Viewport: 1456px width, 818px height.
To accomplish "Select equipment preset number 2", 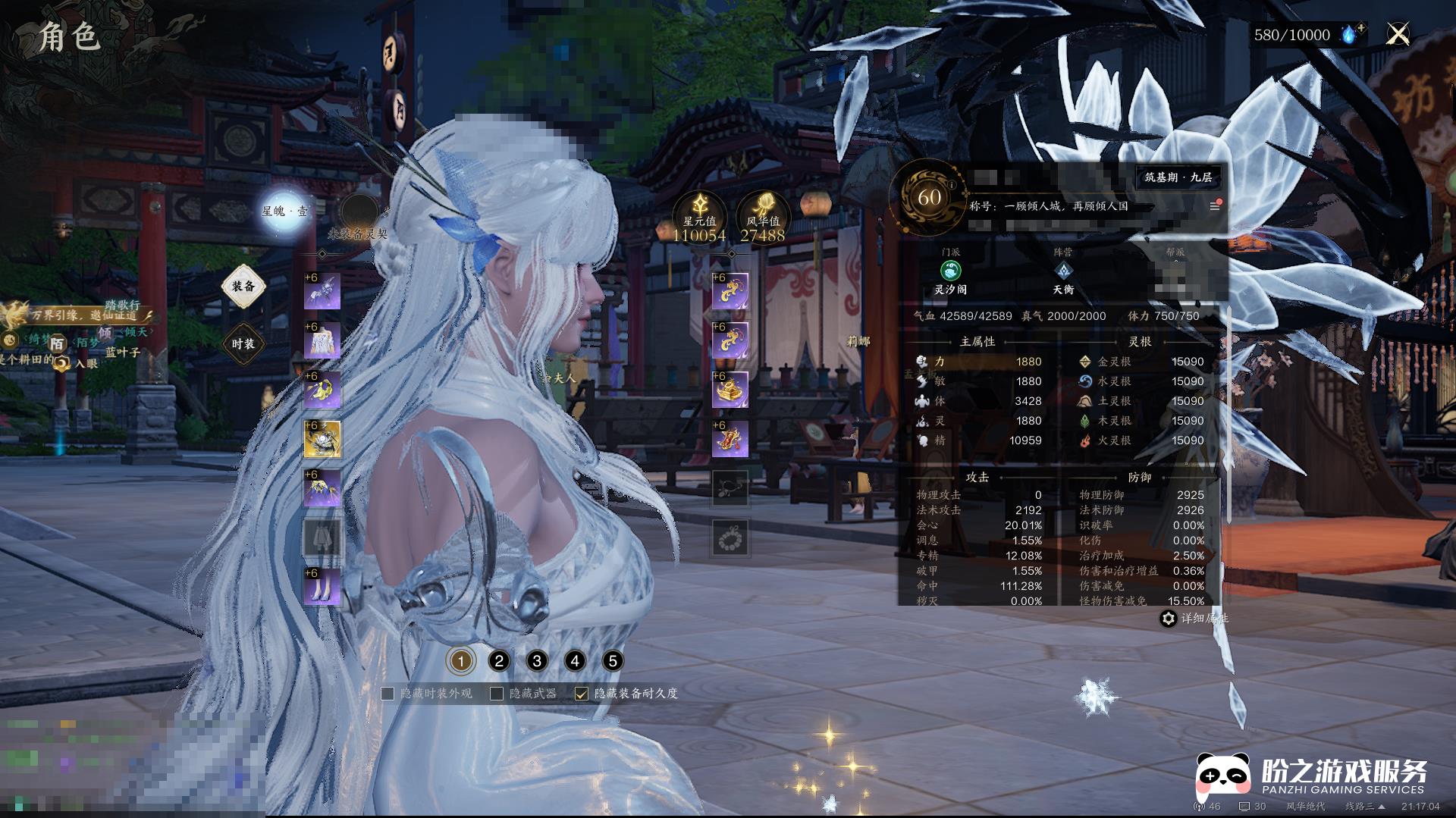I will pos(499,661).
